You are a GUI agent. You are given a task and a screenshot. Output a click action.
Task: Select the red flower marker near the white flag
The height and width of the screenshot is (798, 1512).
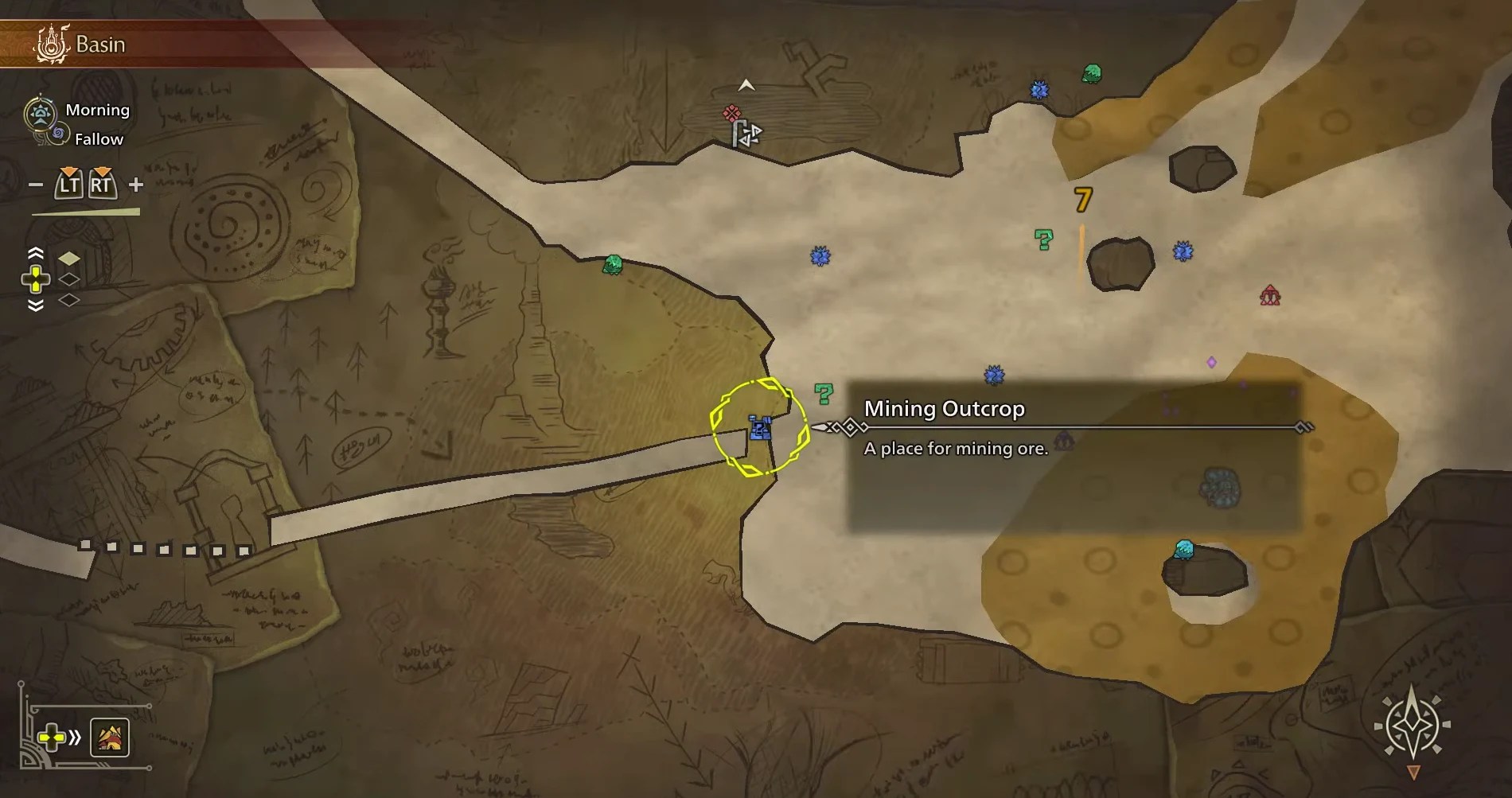[731, 114]
